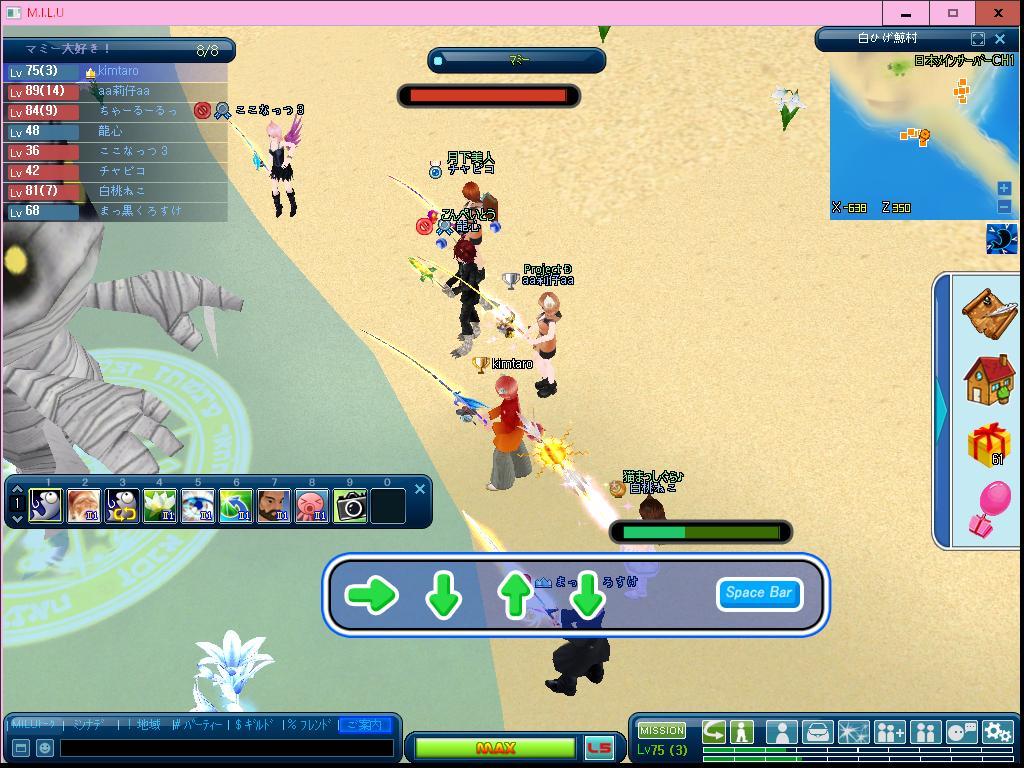Click the Space Bar button

click(759, 593)
